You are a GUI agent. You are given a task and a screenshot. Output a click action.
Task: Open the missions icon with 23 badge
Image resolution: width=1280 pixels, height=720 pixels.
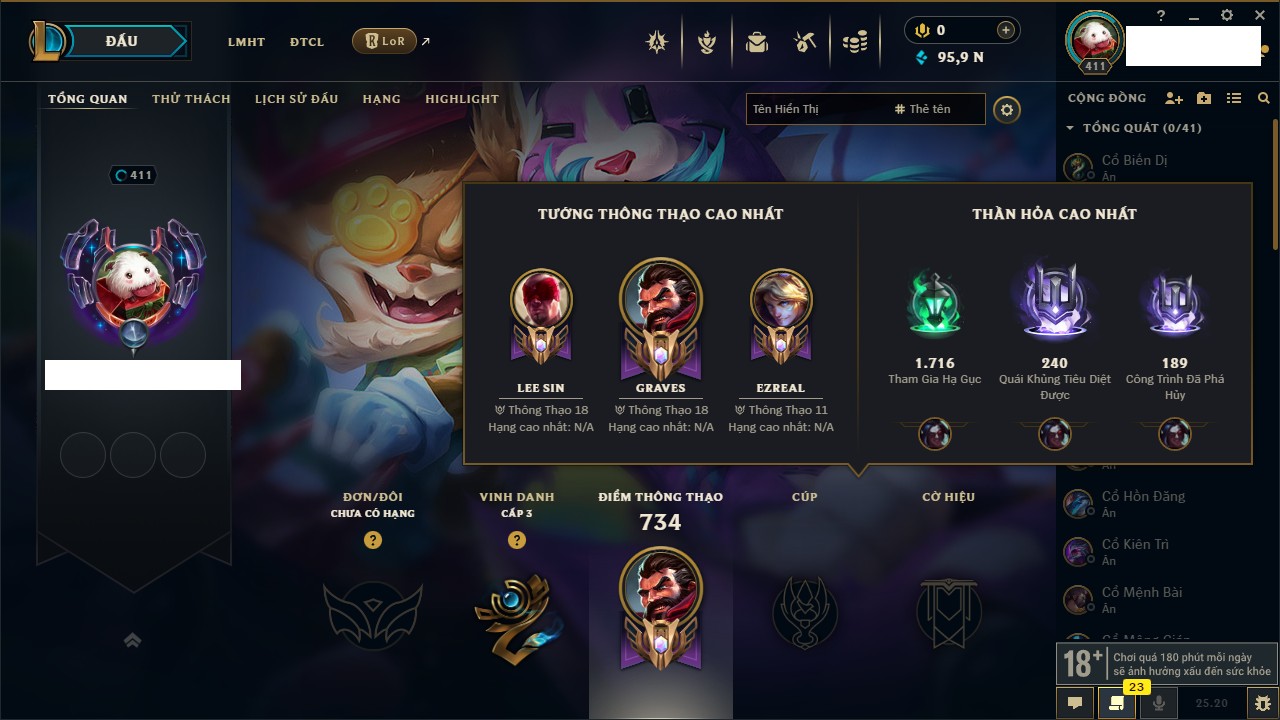click(1117, 703)
